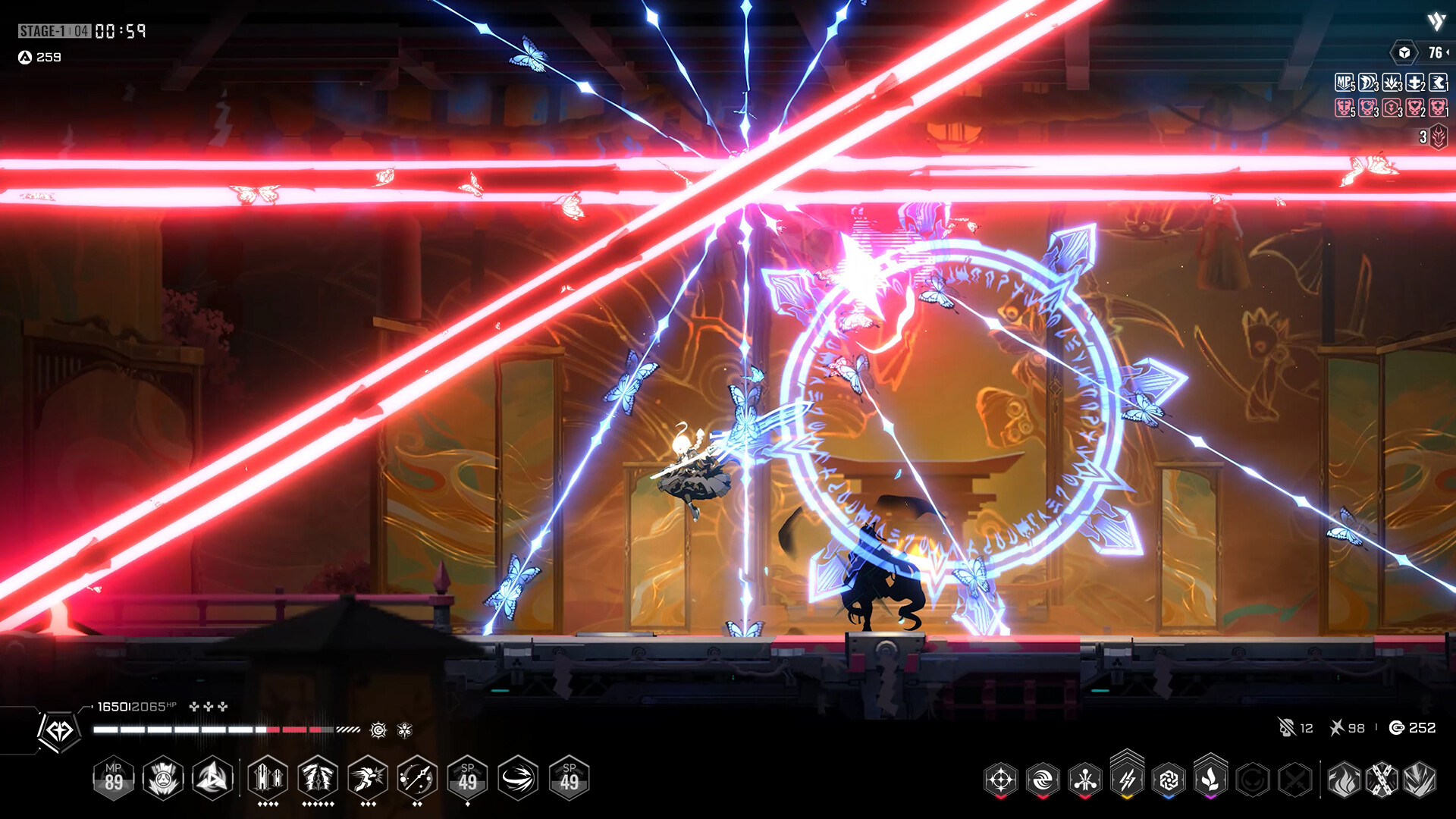Toggle the pink horned debuff with counter 5
The width and height of the screenshot is (1456, 819).
(1343, 110)
